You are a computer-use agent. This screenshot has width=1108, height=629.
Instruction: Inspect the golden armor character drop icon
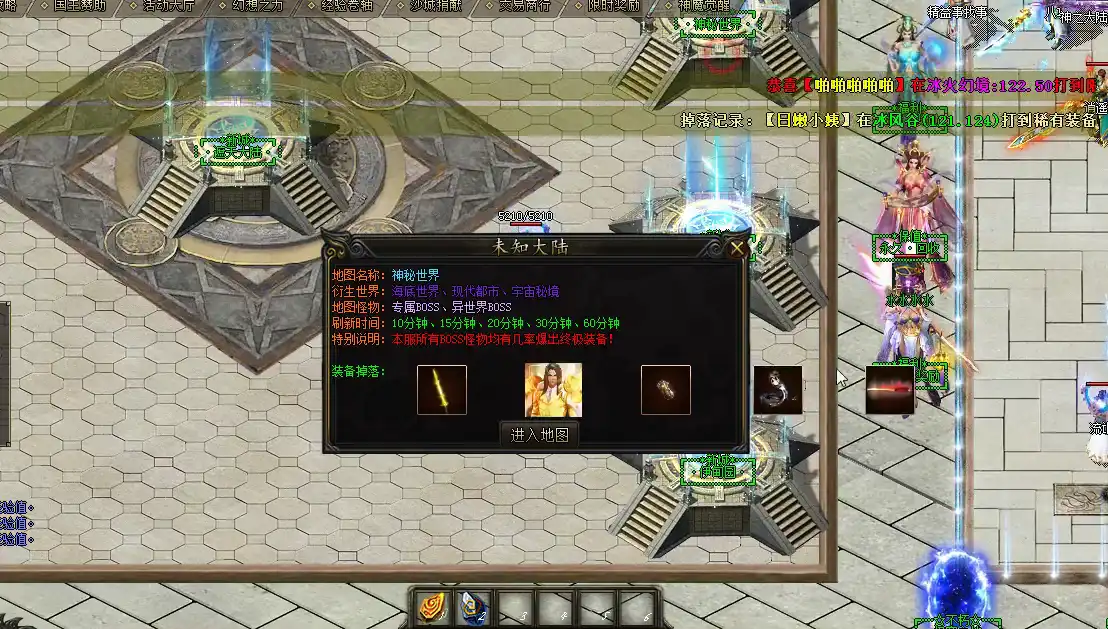coord(553,390)
